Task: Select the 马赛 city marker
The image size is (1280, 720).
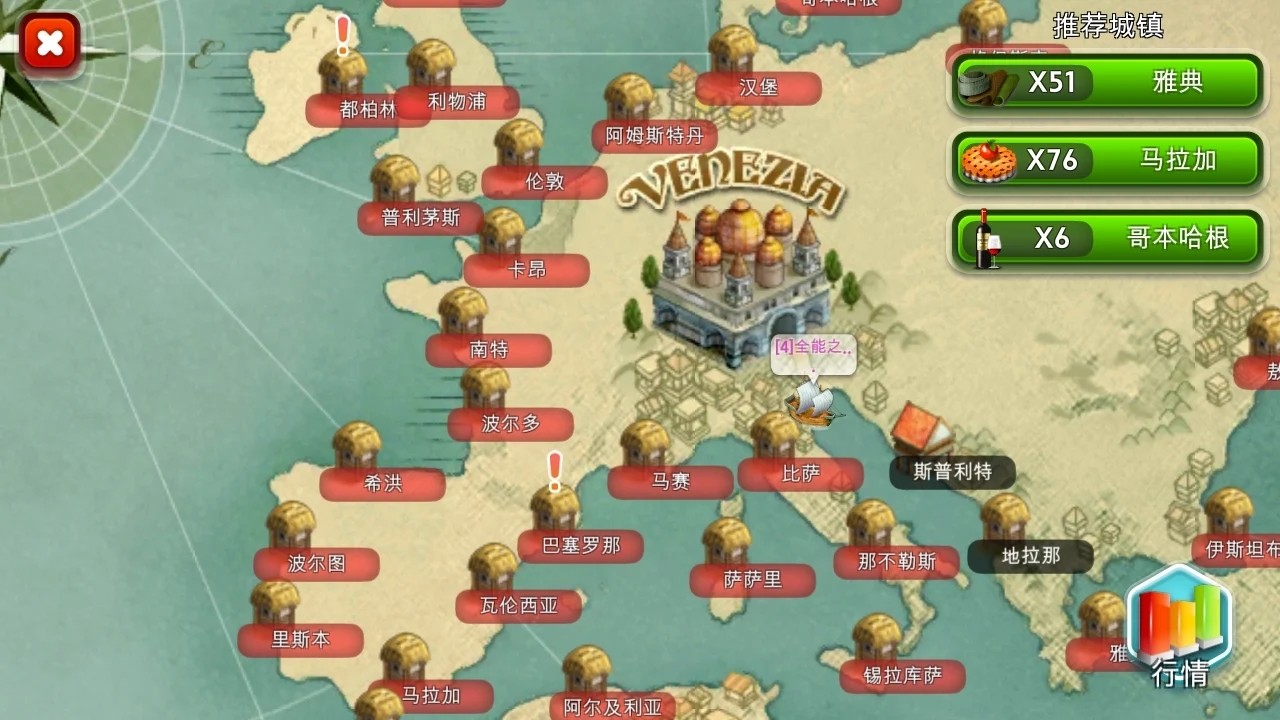Action: pos(668,481)
